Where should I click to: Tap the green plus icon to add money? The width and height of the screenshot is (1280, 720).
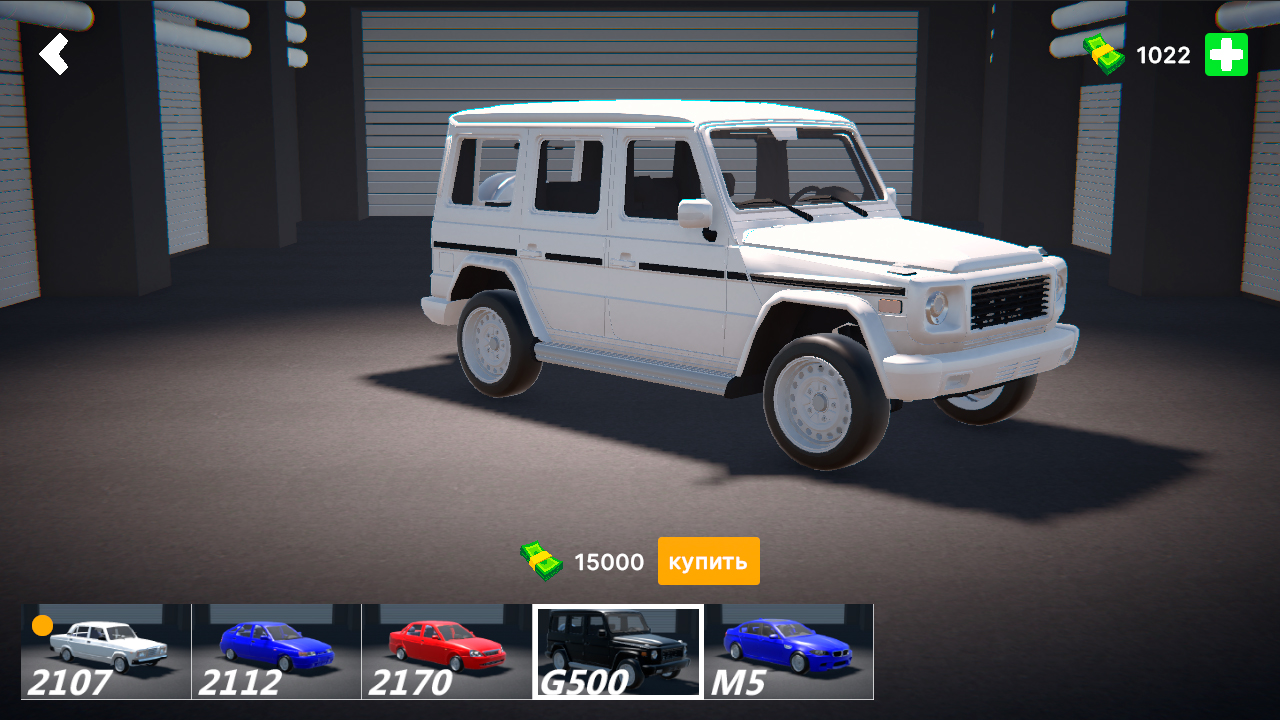(x=1226, y=55)
